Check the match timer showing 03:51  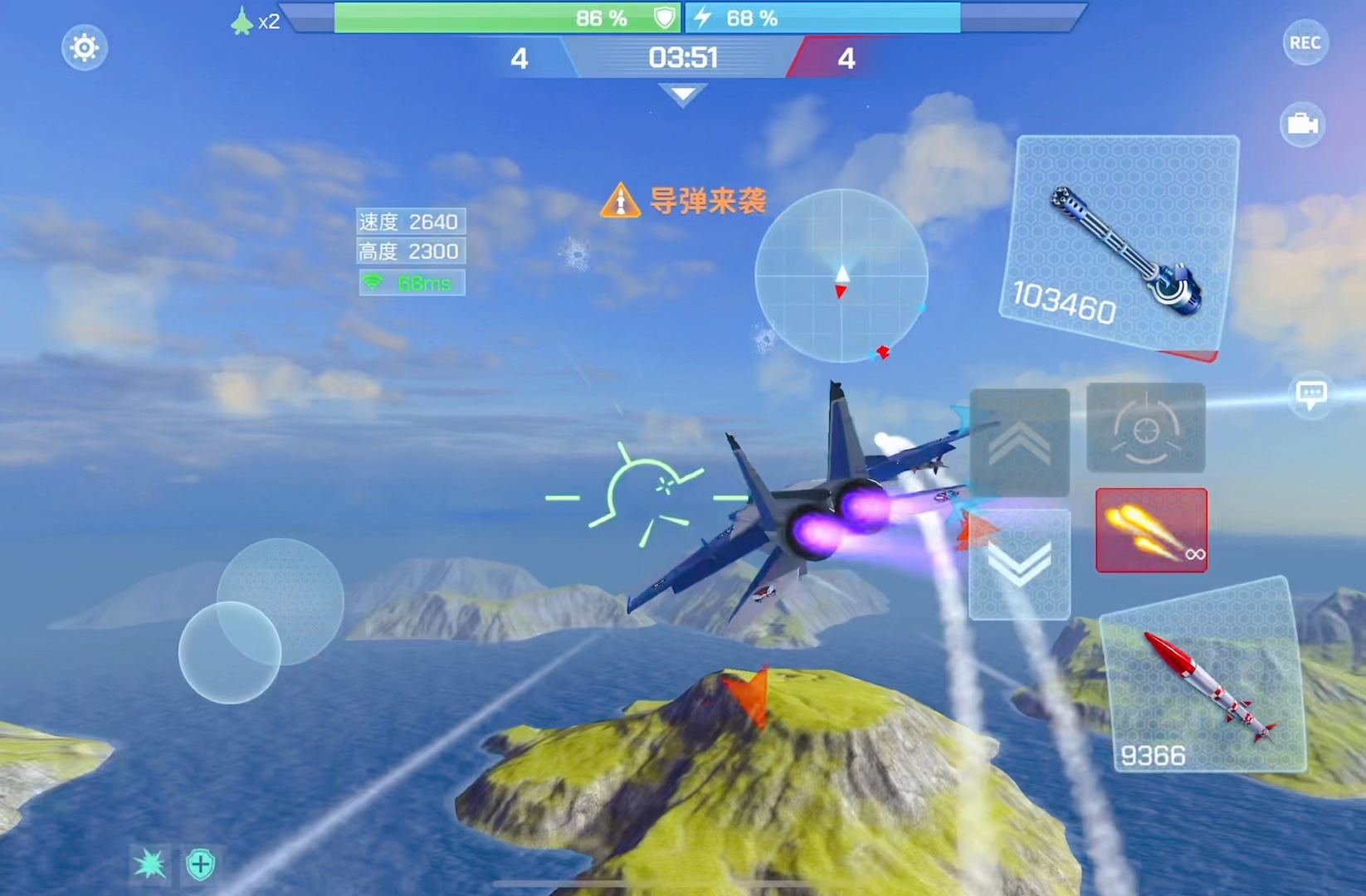pos(682,58)
